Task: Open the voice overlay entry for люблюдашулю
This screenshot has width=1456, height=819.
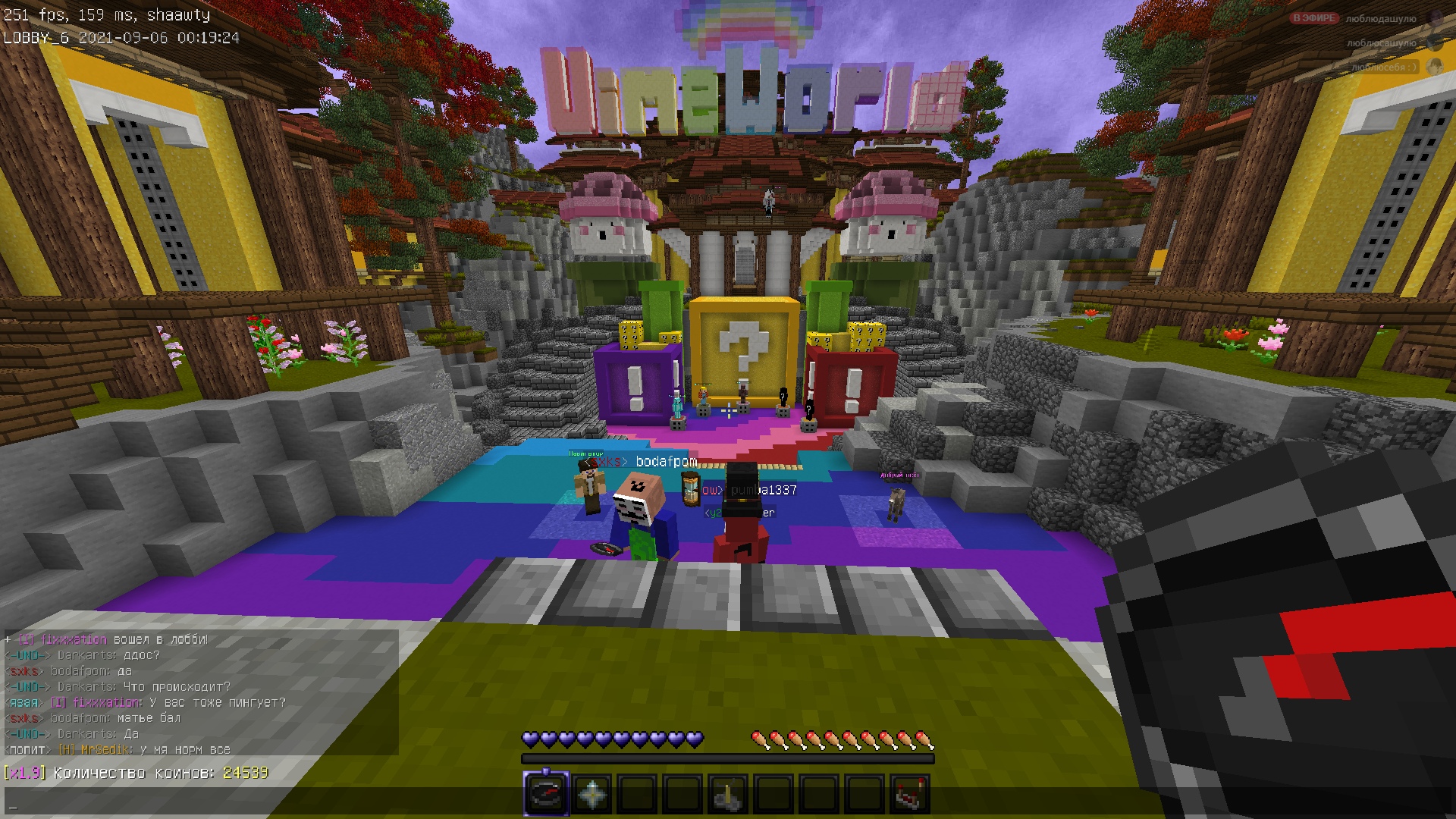Action: pos(1380,19)
